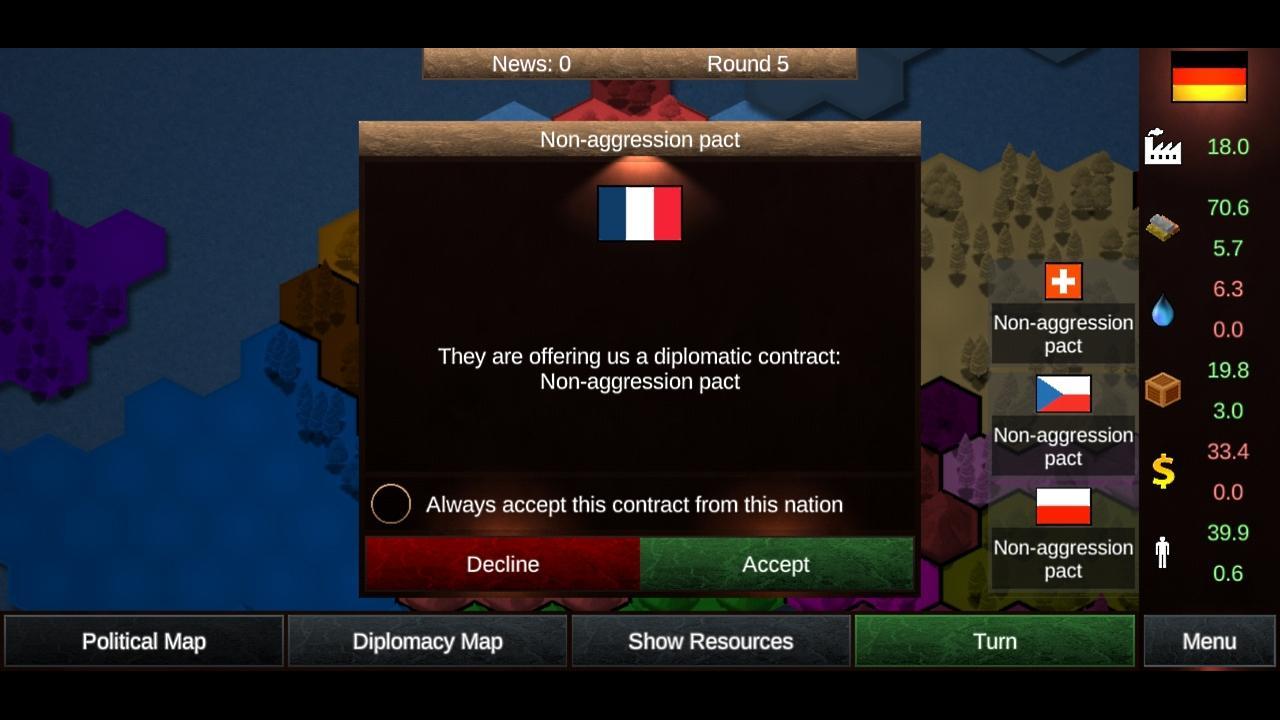Select the gold resources icon
Screen dimensions: 1280x720
click(1160, 225)
